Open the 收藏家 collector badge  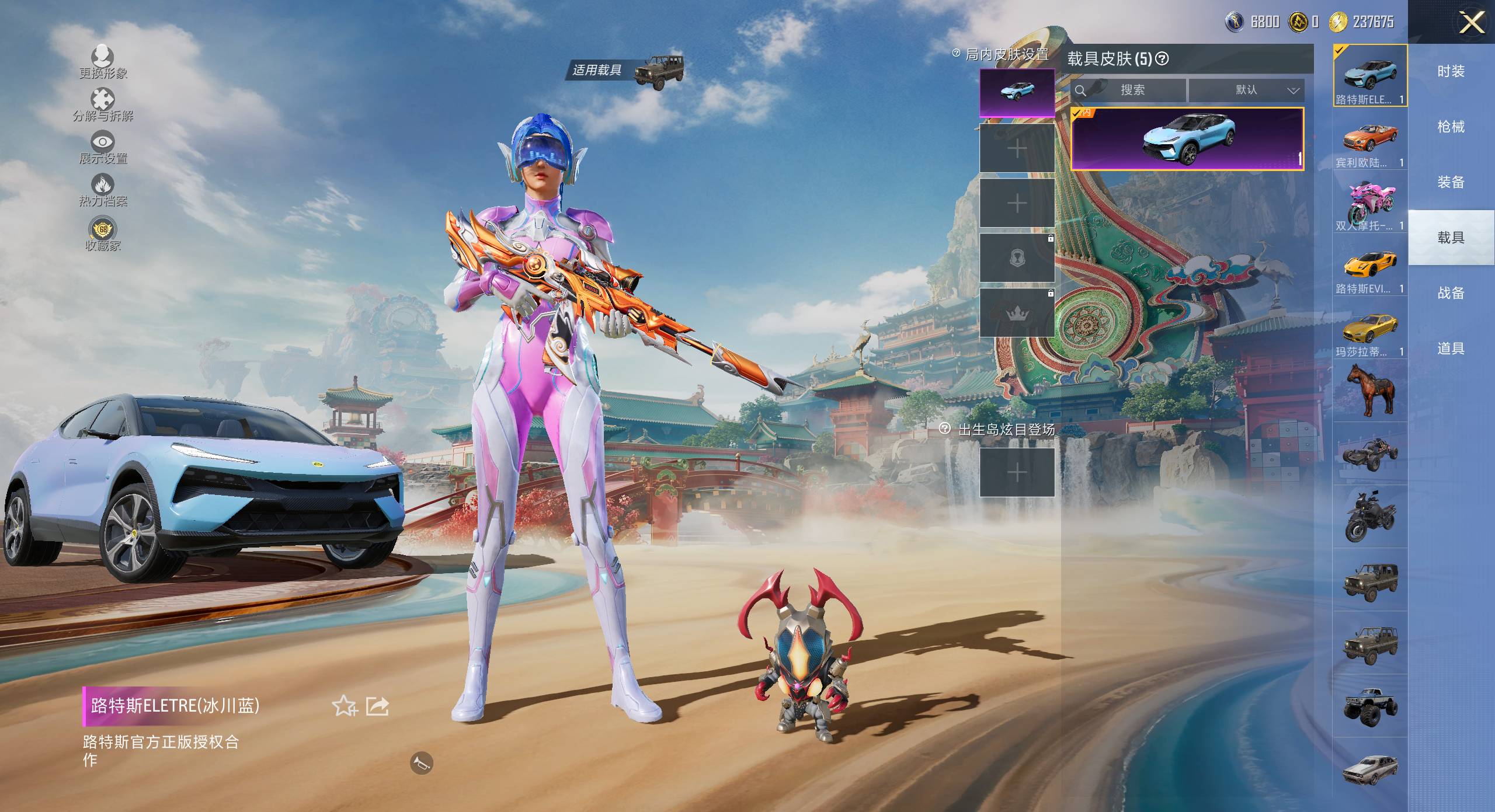[x=103, y=229]
